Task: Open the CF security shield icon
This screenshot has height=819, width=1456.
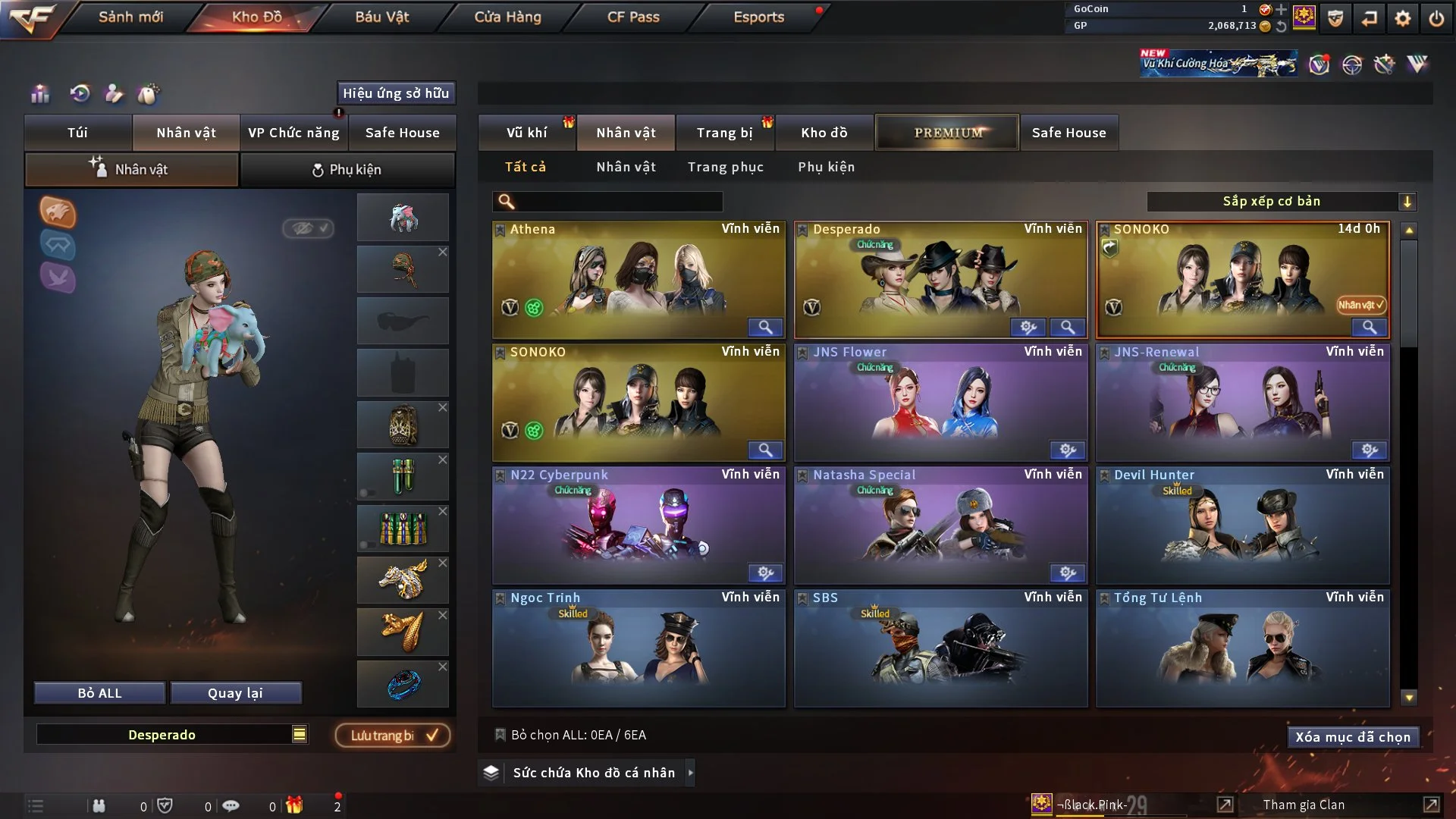Action: pyautogui.click(x=1335, y=17)
